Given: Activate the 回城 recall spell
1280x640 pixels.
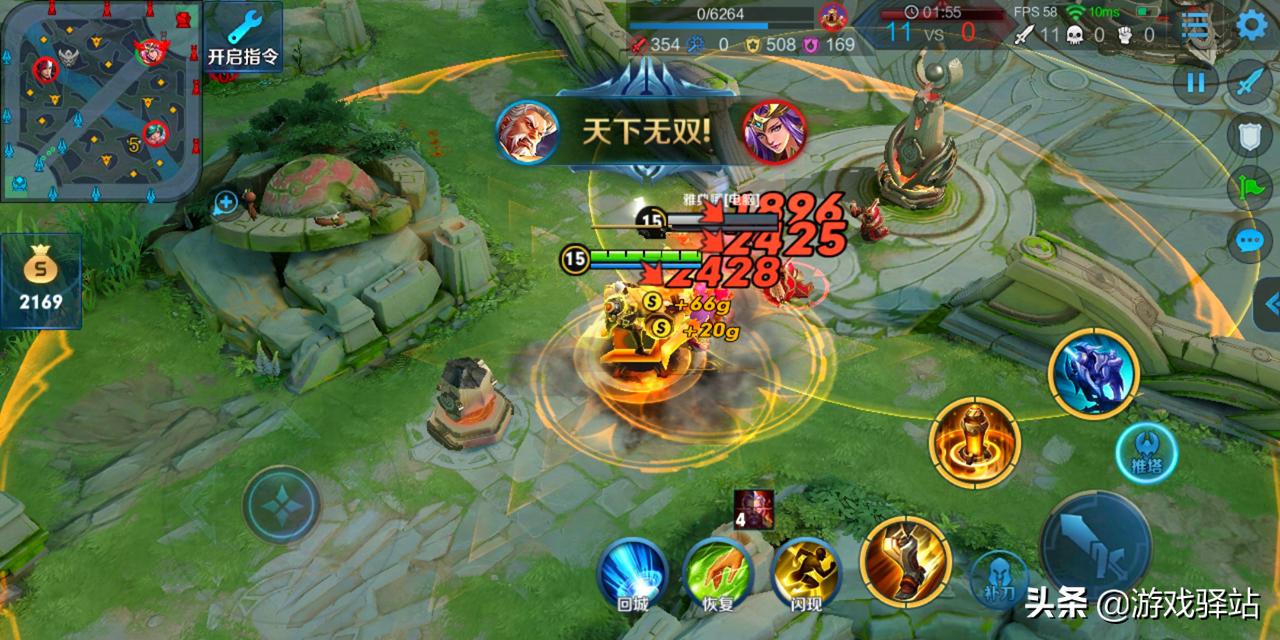Looking at the screenshot, I should point(632,571).
